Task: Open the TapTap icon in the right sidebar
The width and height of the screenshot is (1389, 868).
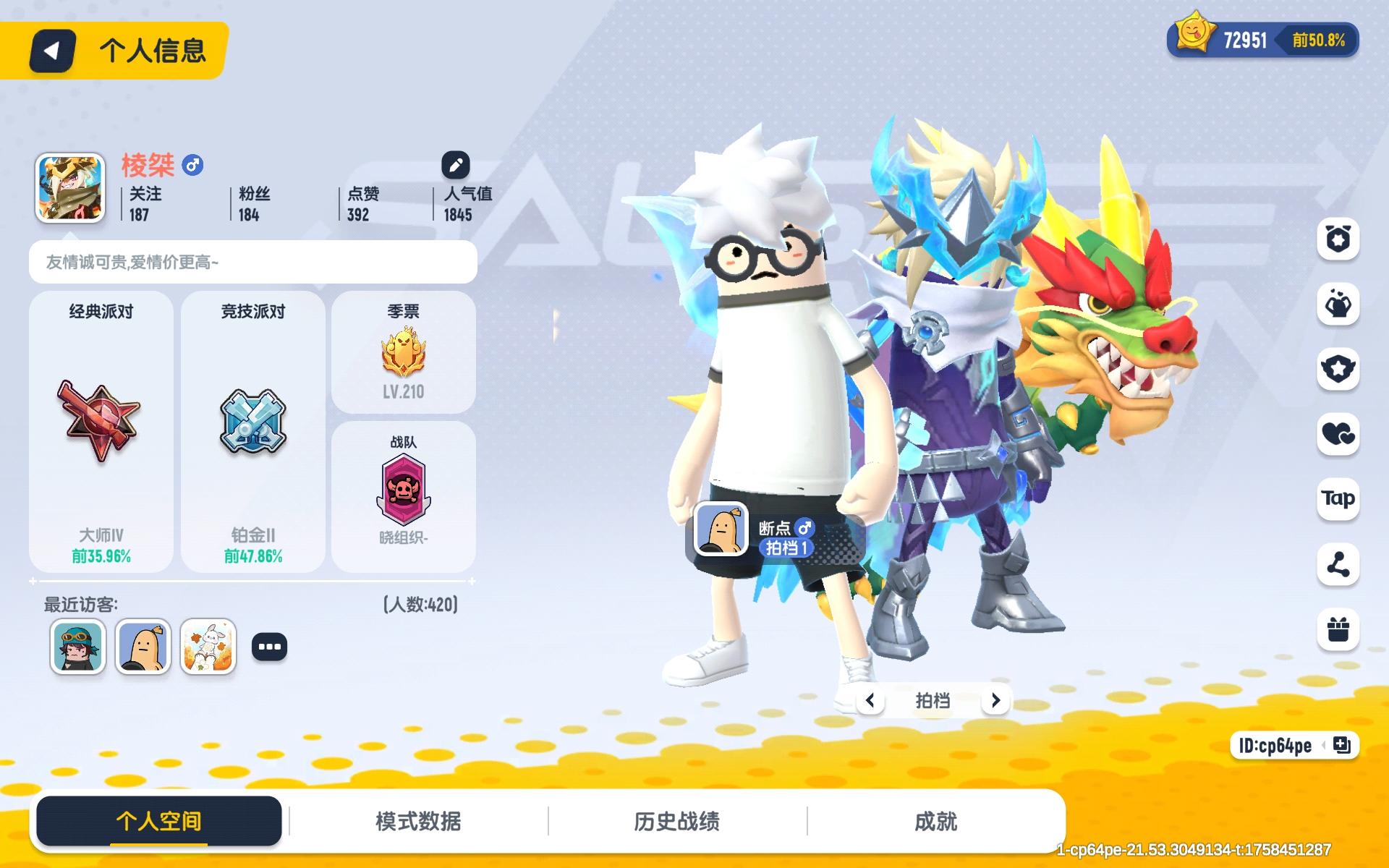Action: [1338, 499]
